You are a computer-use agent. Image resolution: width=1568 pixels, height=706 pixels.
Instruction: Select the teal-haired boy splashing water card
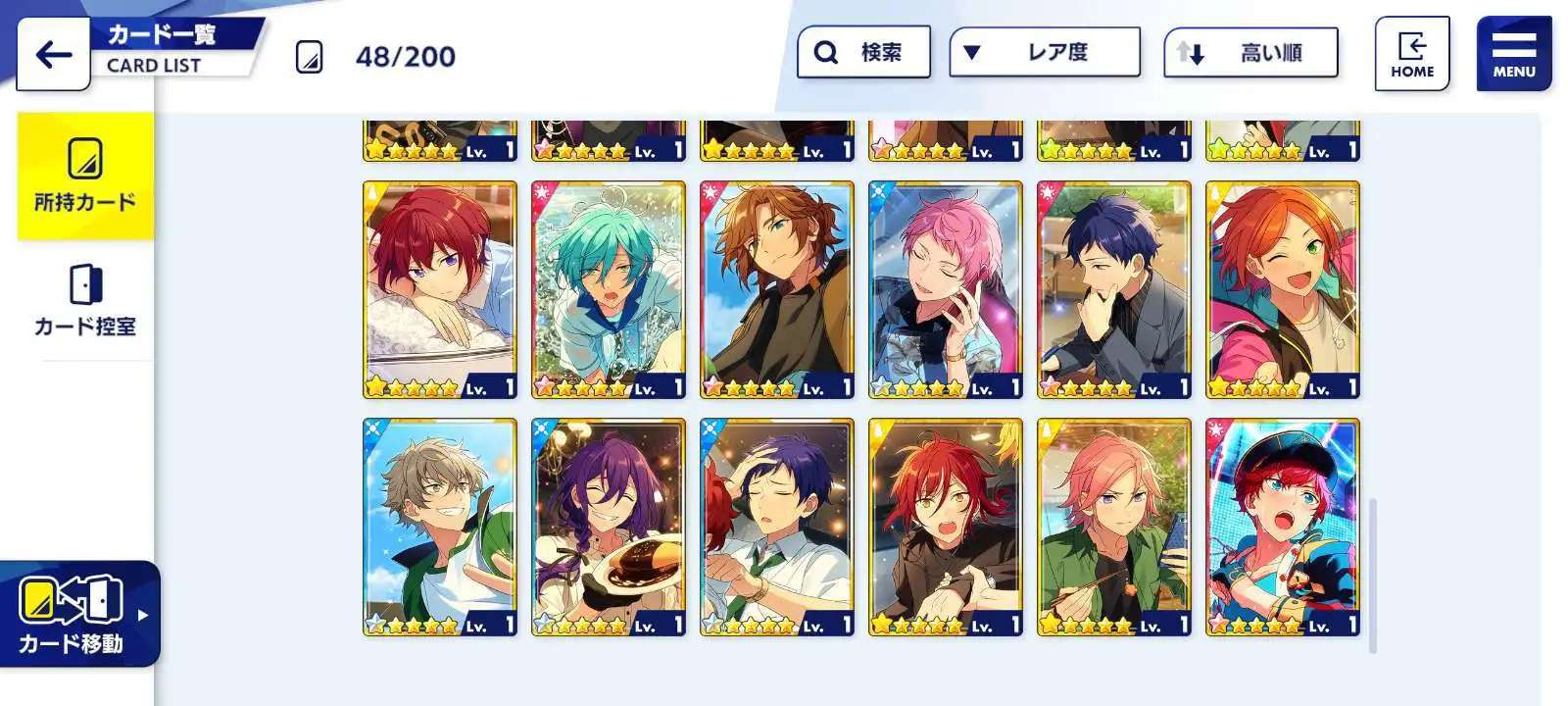[x=608, y=289]
